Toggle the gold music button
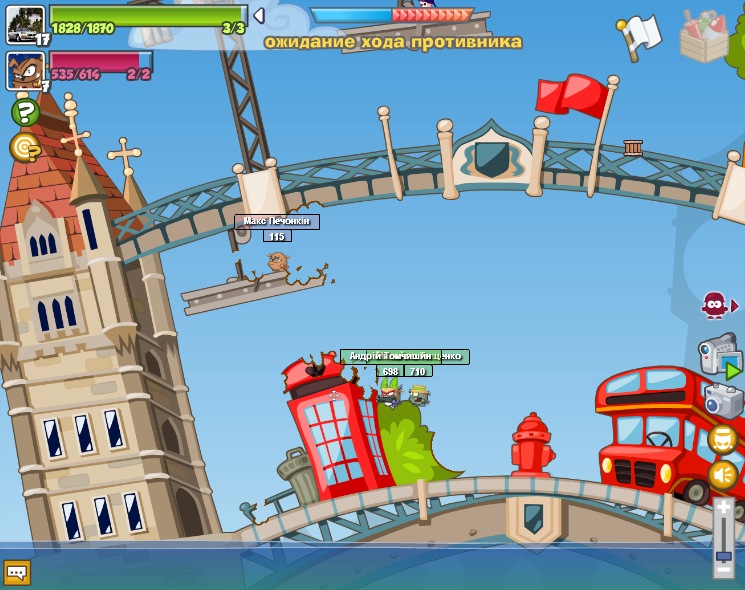 [x=722, y=439]
